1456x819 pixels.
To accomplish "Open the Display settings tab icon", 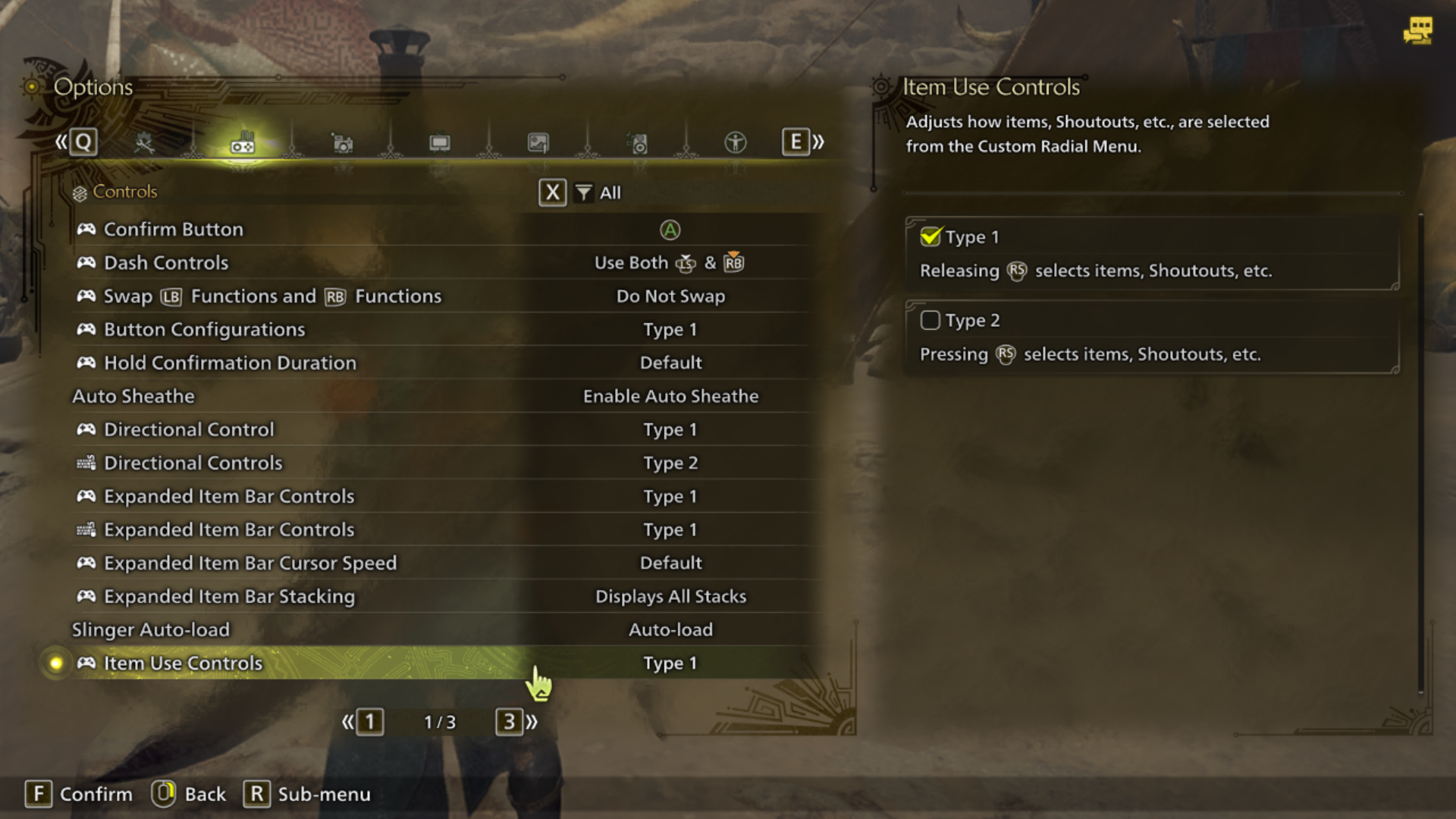I will 440,142.
